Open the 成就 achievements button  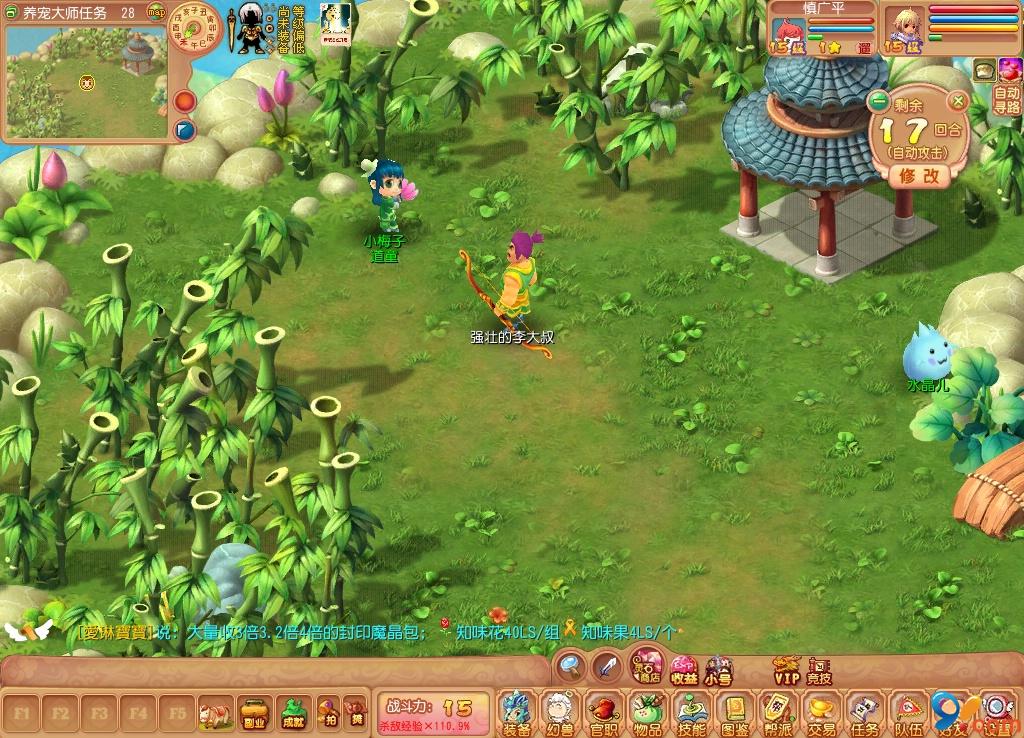(x=293, y=713)
